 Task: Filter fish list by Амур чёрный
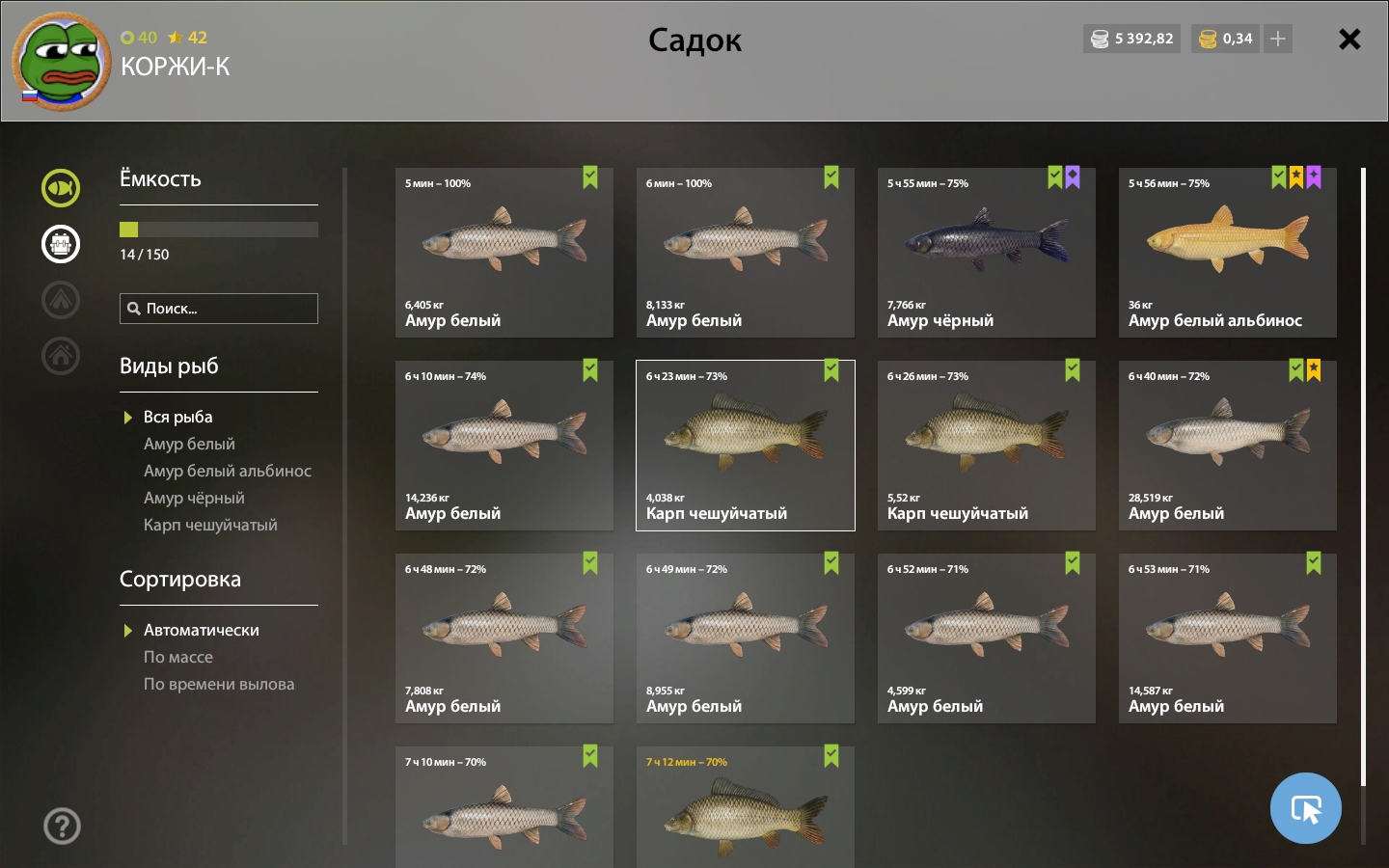[x=194, y=498]
